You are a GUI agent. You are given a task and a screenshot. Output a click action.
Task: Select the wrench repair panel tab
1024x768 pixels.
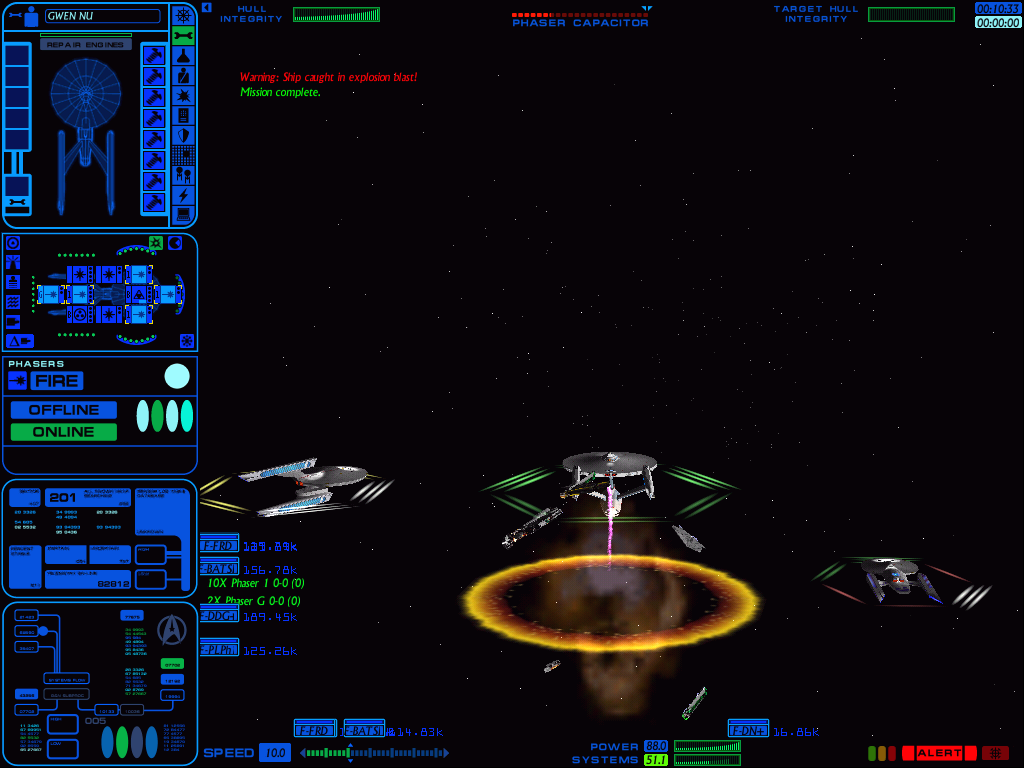click(x=183, y=36)
